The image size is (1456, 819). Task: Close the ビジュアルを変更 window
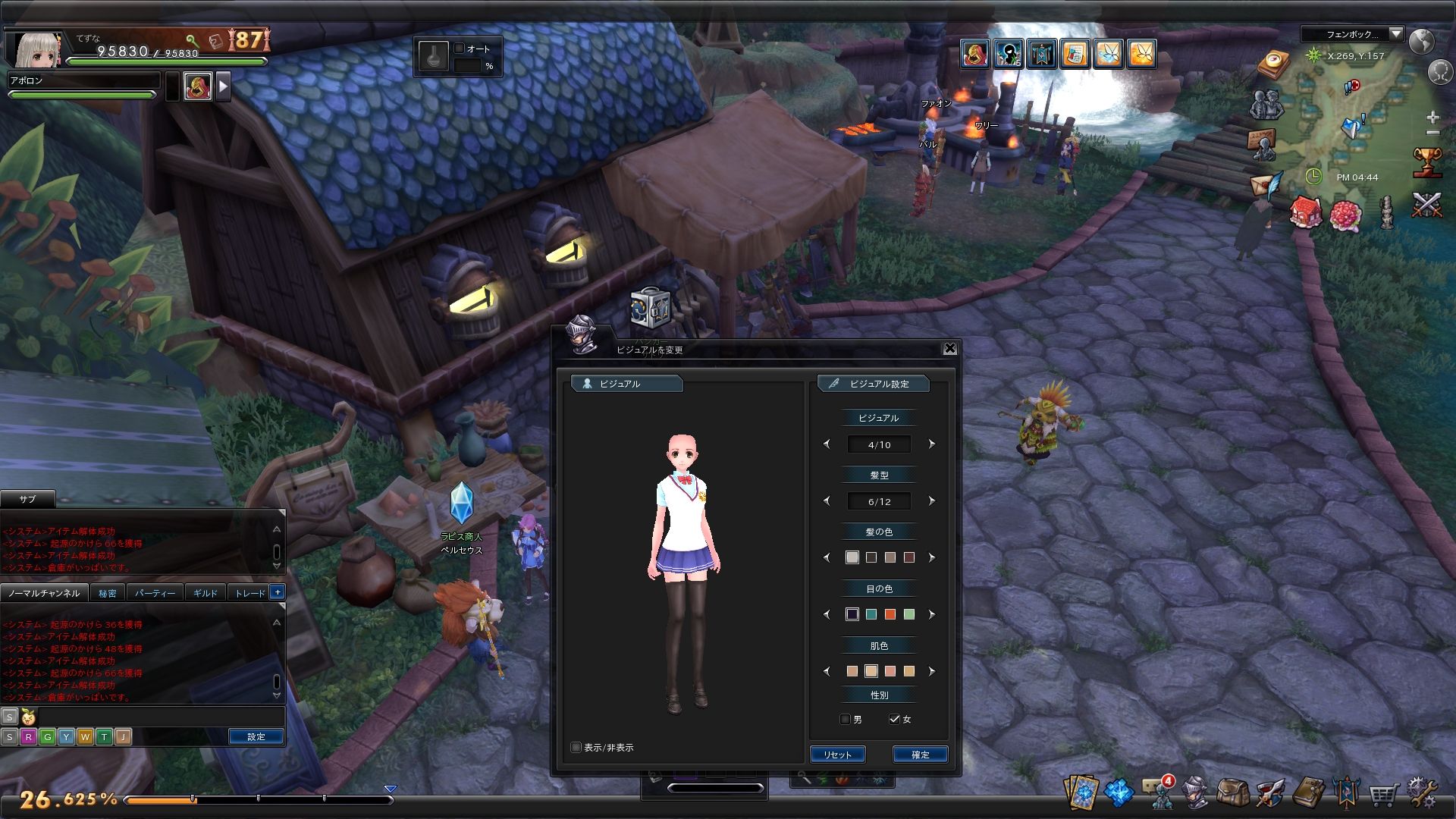949,348
